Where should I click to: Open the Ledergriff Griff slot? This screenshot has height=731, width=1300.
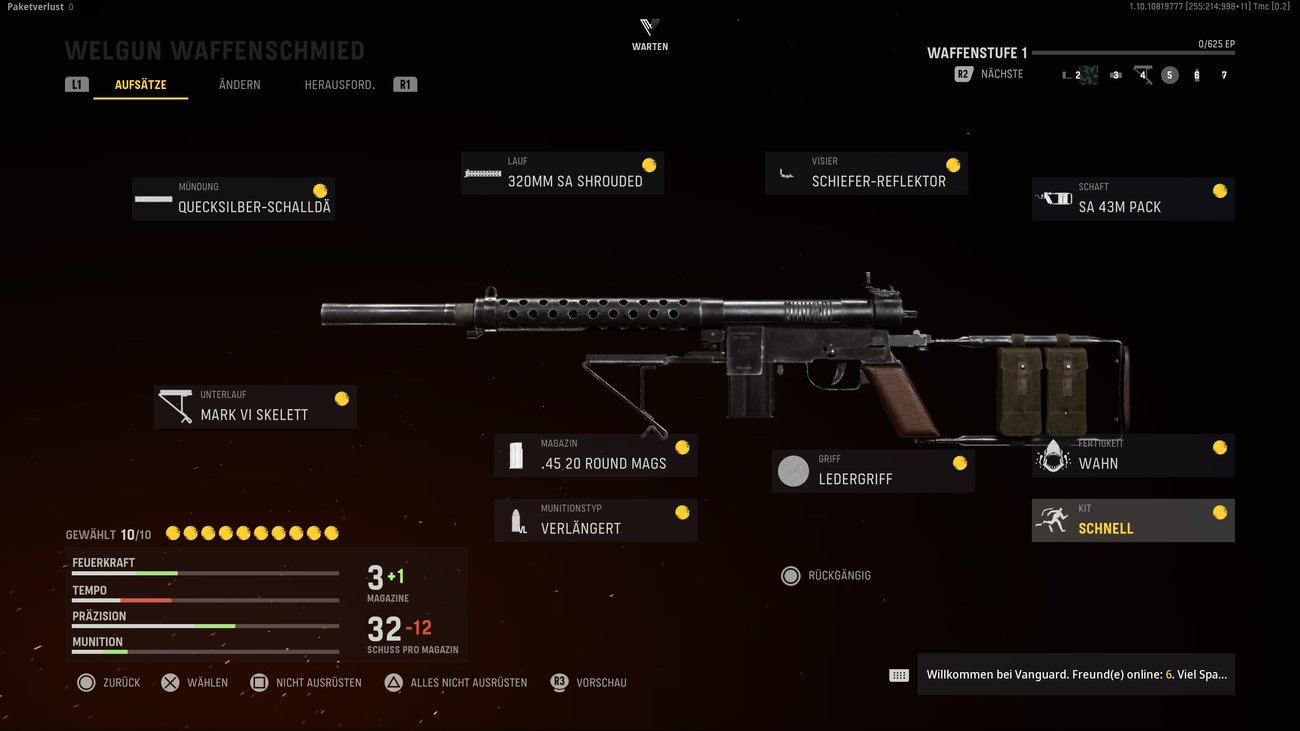872,470
